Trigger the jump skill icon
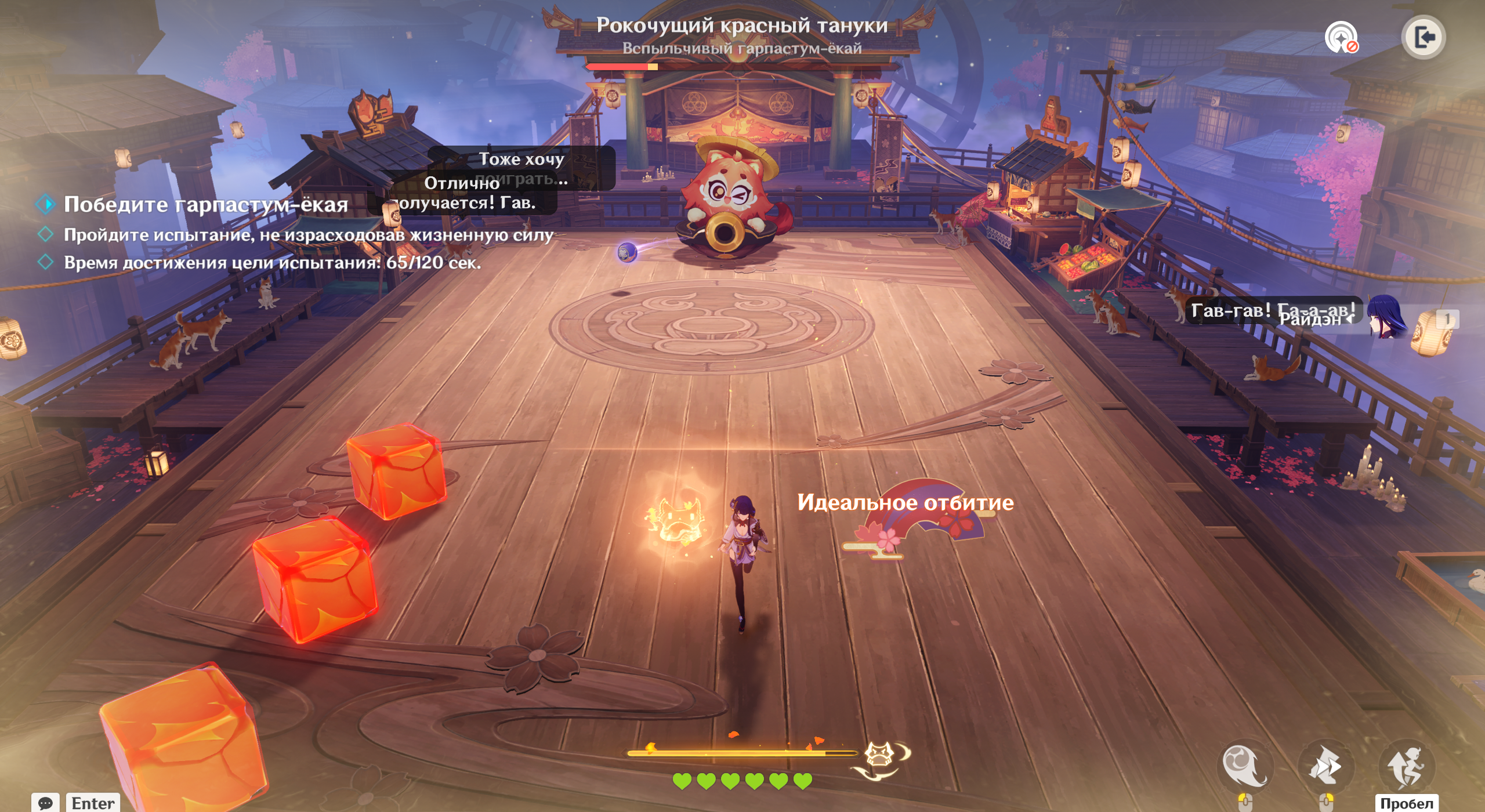Image resolution: width=1485 pixels, height=812 pixels. point(1406,766)
